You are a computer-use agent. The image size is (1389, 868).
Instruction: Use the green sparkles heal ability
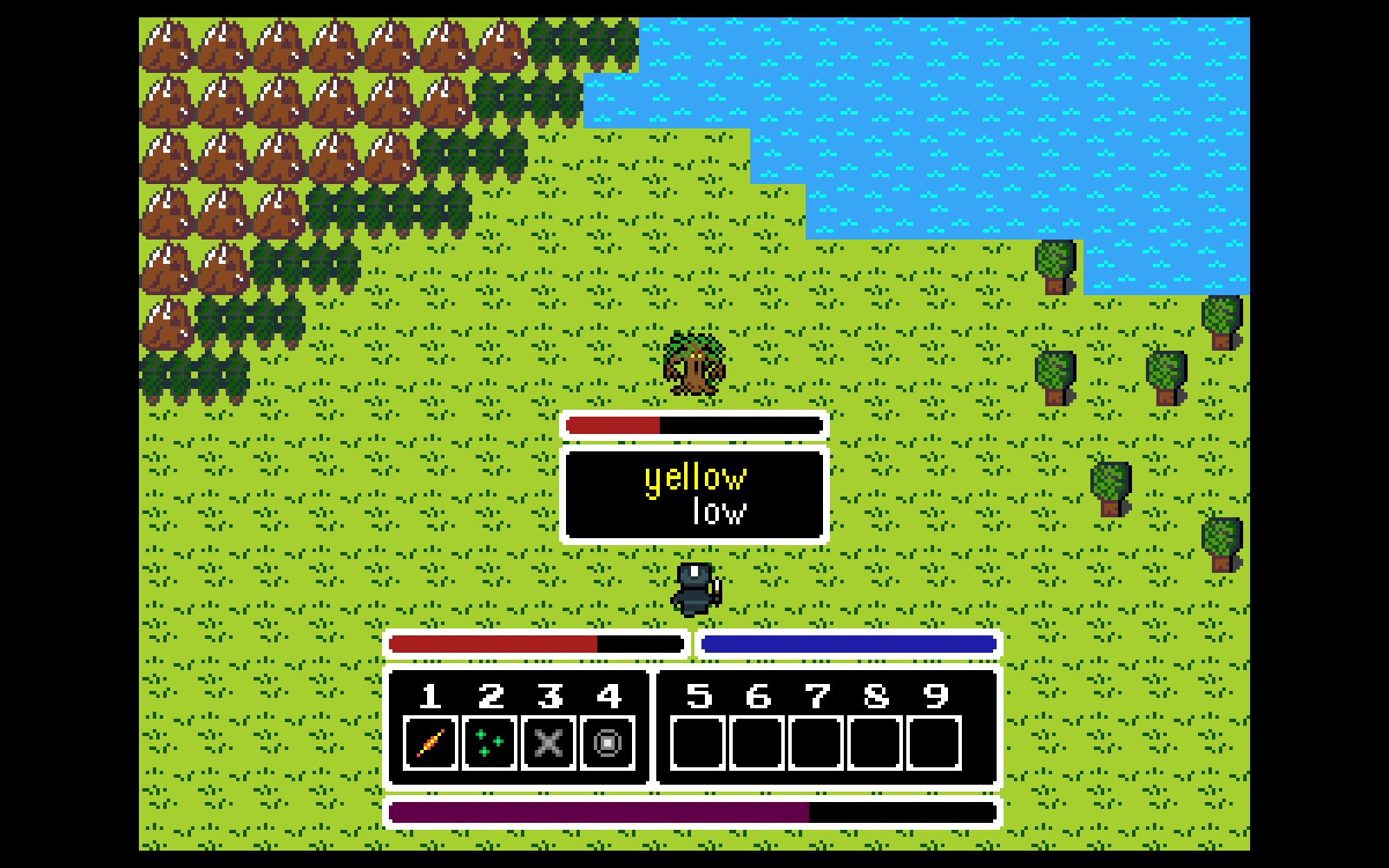click(x=490, y=743)
